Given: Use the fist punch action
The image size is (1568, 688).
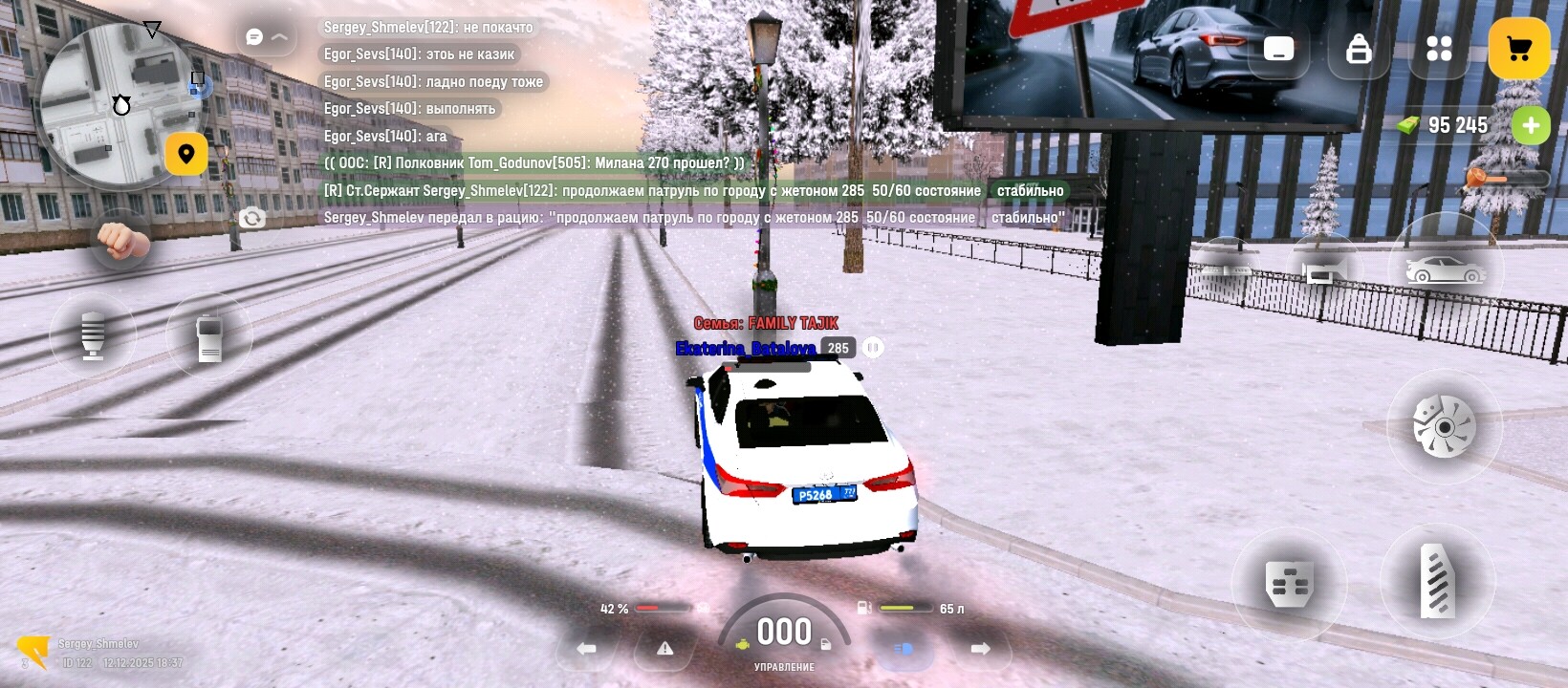Looking at the screenshot, I should pyautogui.click(x=121, y=240).
